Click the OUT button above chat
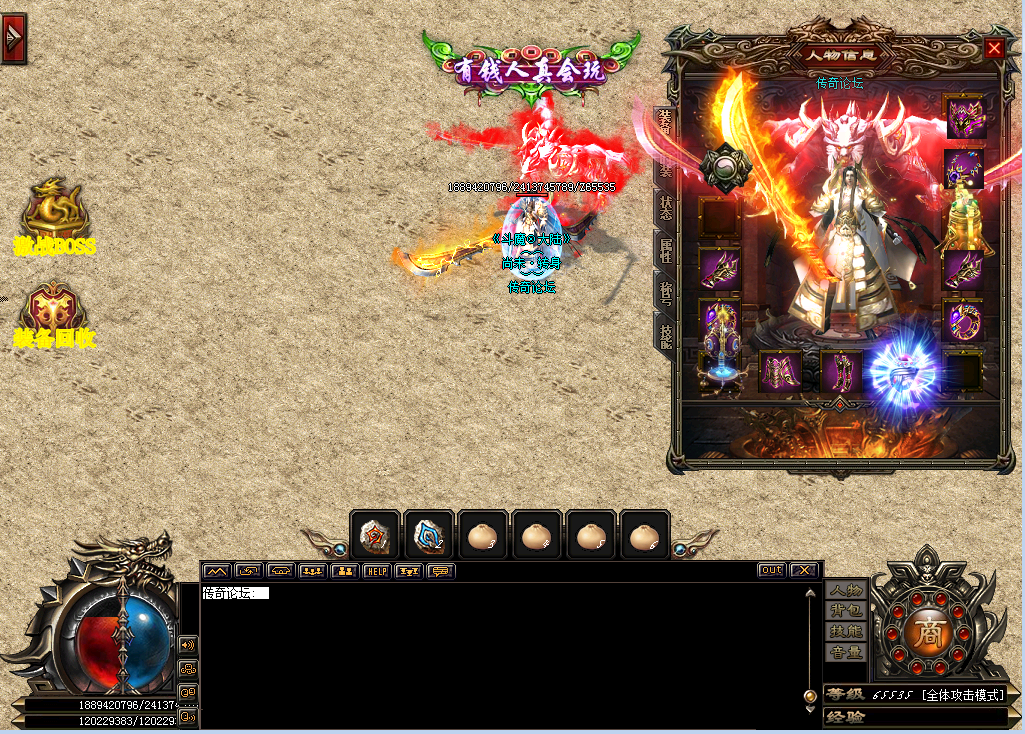This screenshot has height=734, width=1025. point(771,570)
